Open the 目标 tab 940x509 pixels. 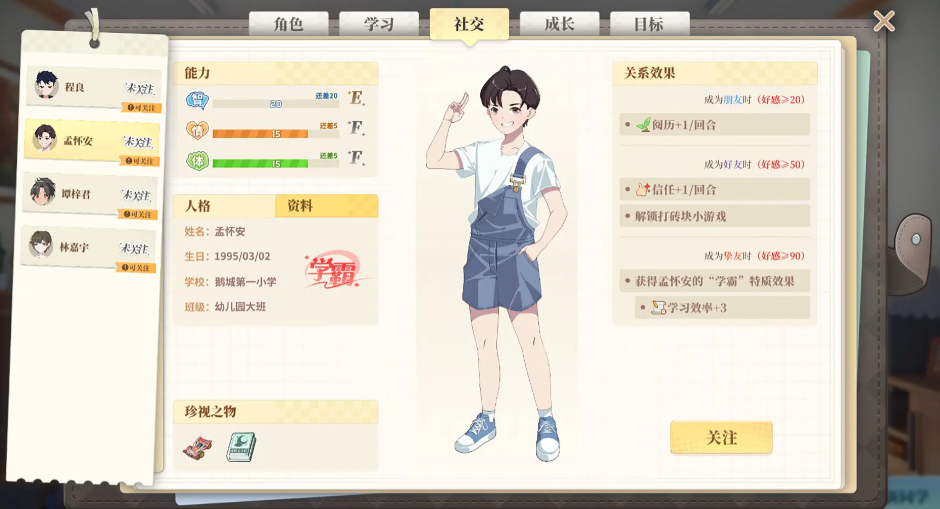click(649, 24)
